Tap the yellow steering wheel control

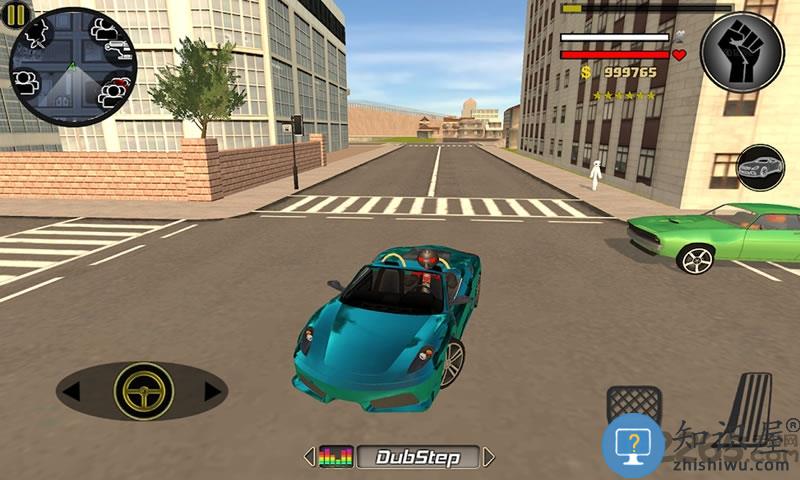[x=143, y=391]
